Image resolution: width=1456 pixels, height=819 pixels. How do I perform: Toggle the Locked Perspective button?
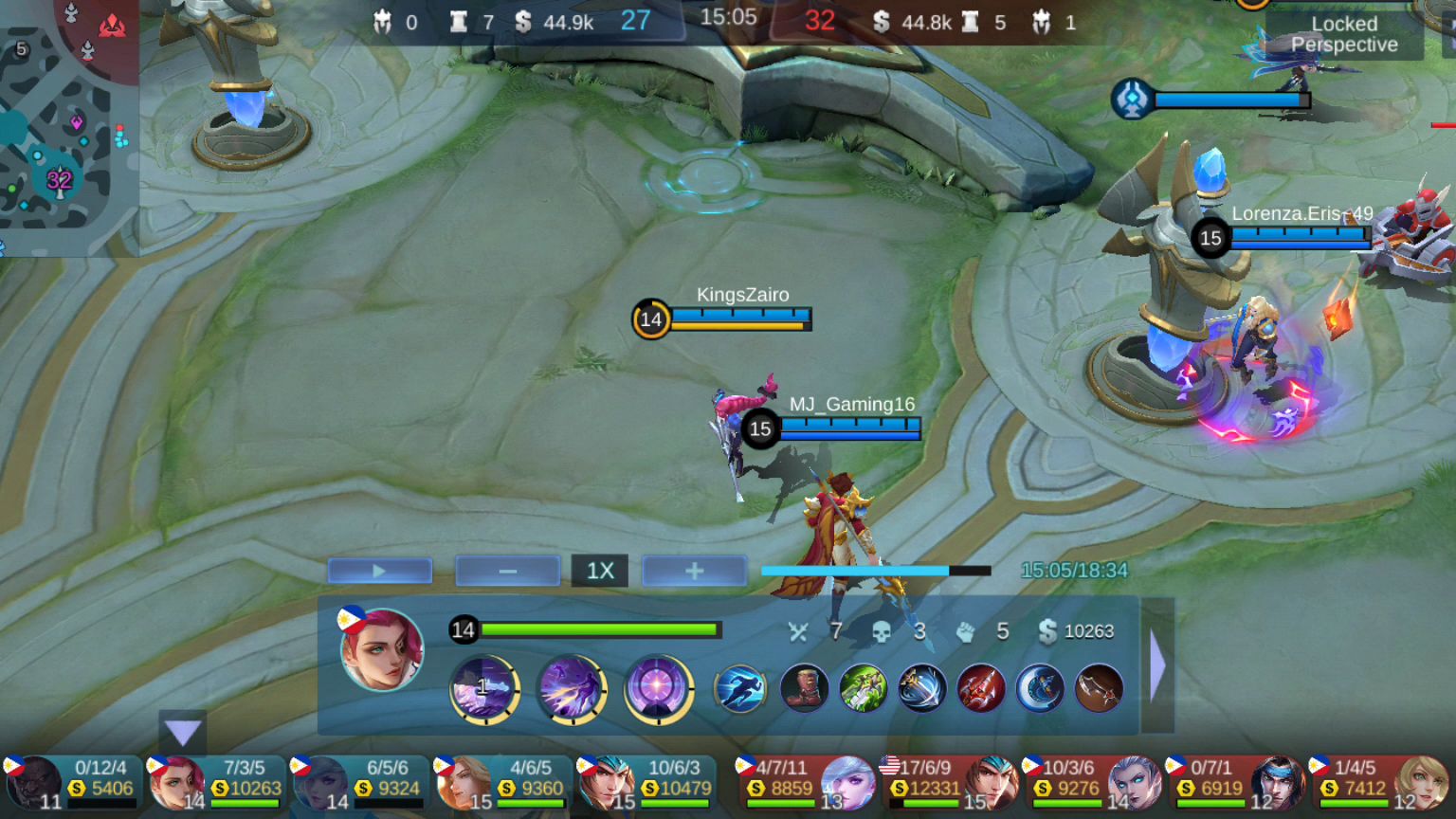point(1343,35)
